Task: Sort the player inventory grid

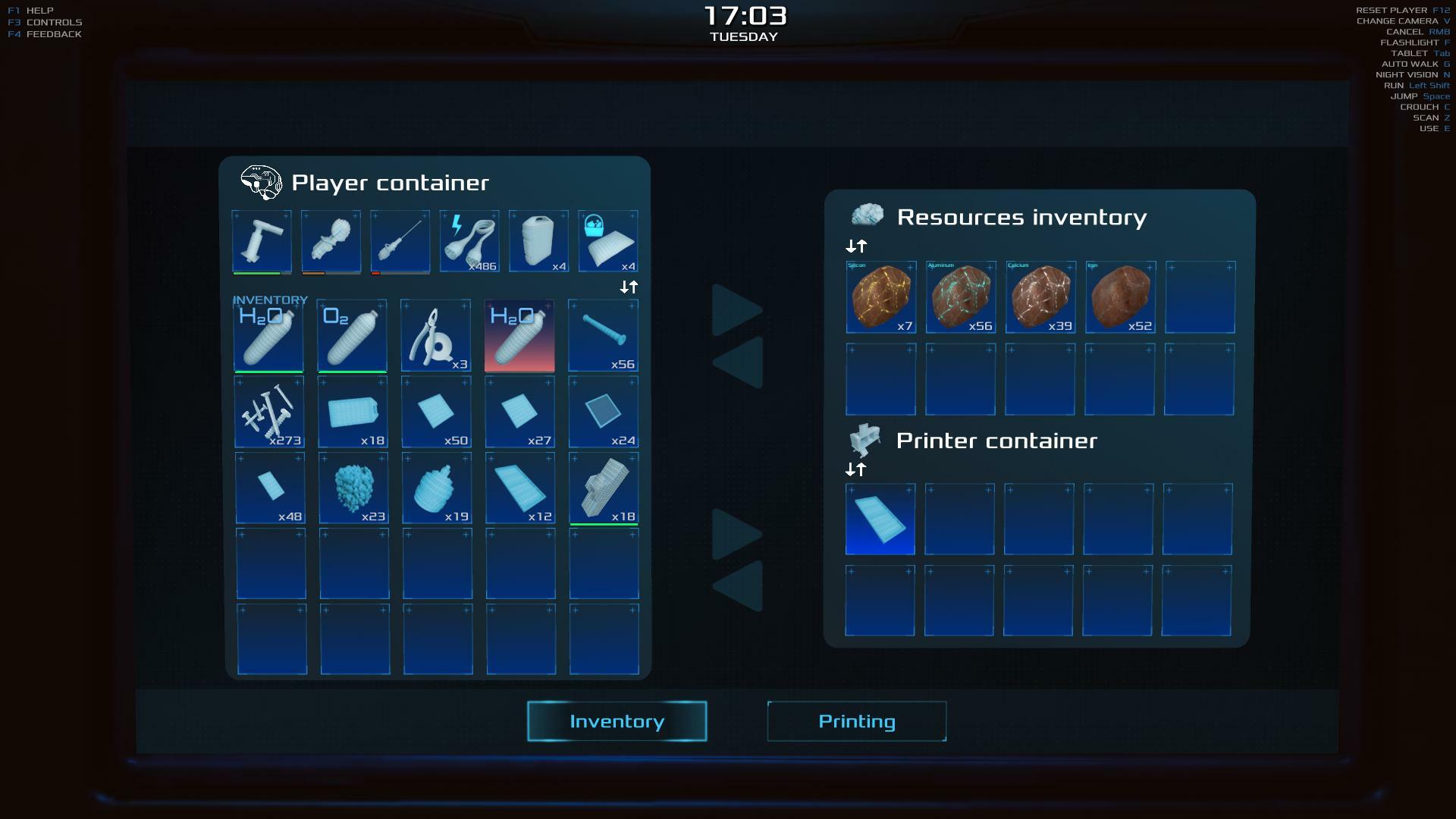Action: pos(629,287)
